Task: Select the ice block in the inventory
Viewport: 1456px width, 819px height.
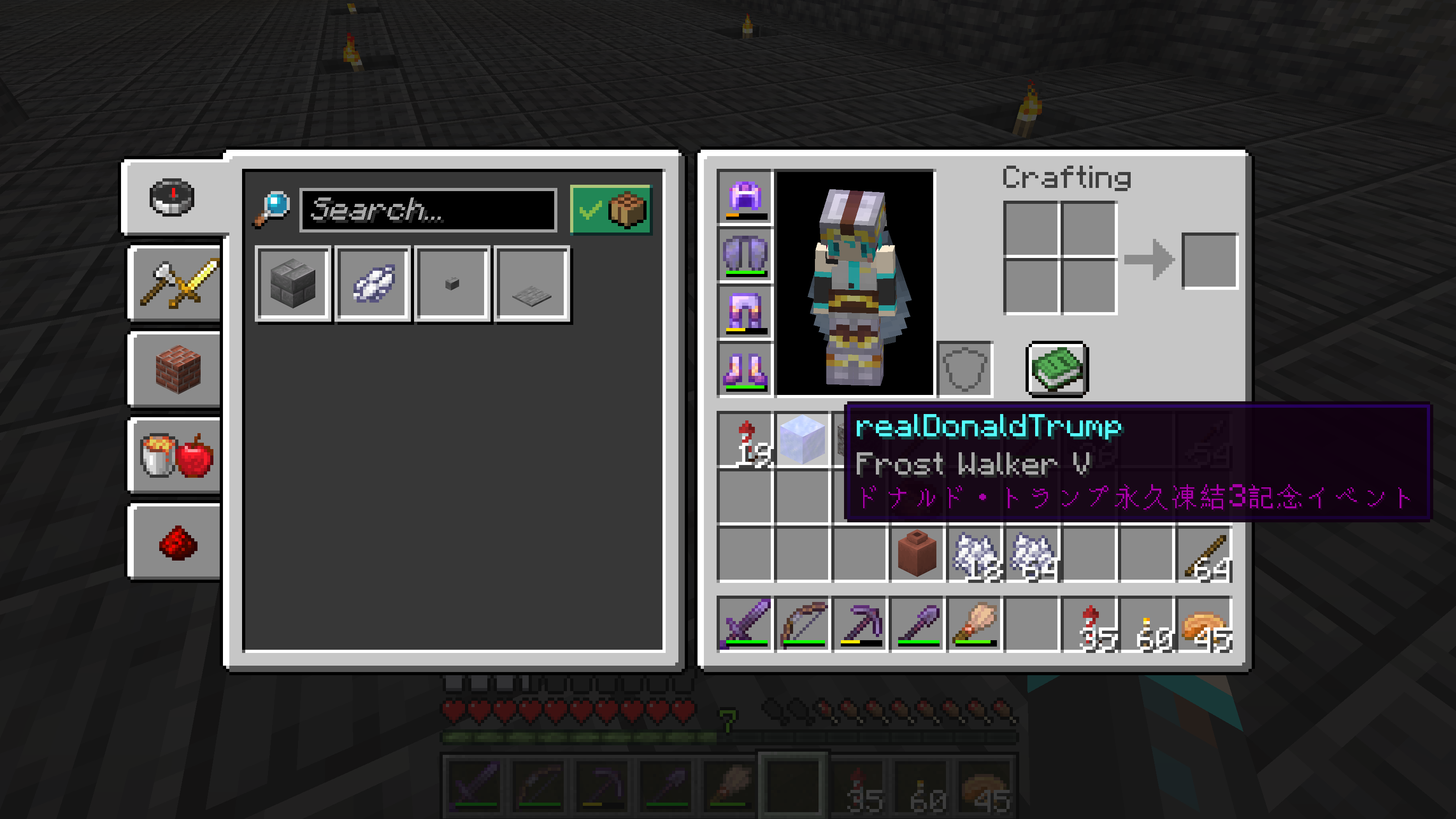Action: tap(802, 439)
